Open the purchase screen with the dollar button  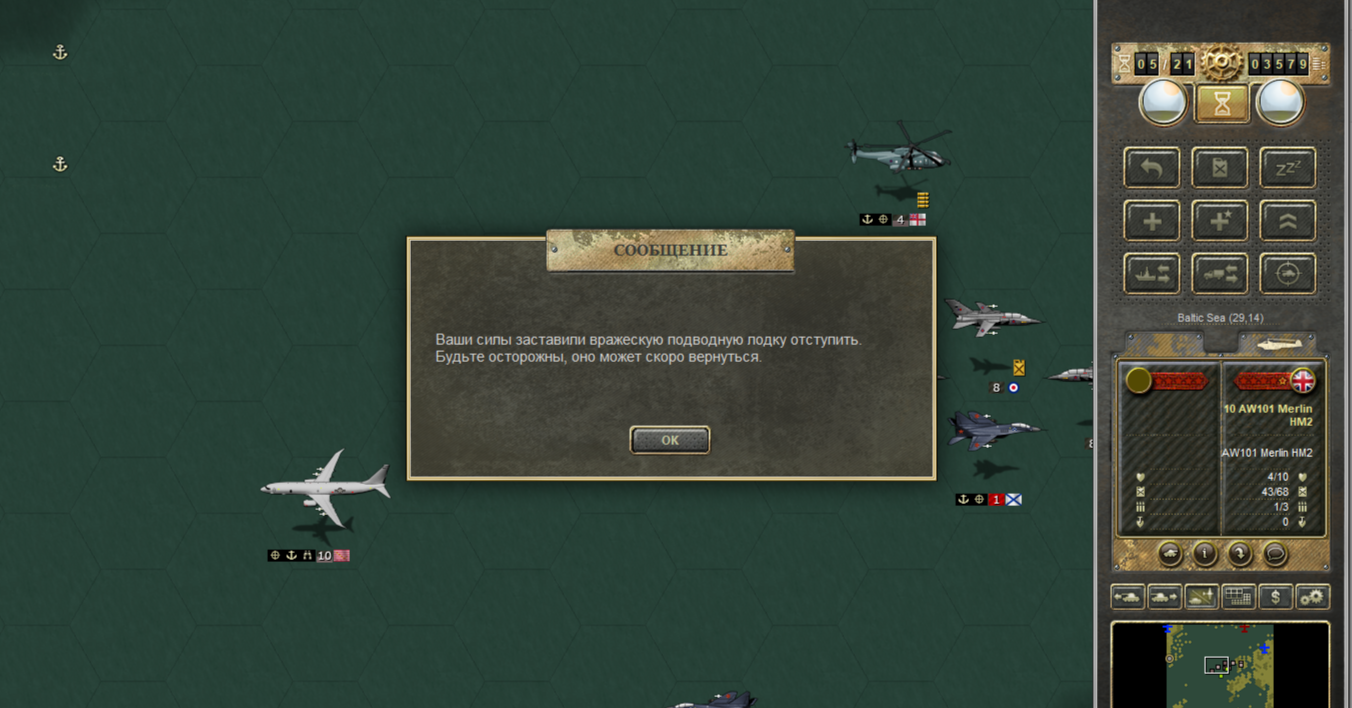pos(1275,597)
